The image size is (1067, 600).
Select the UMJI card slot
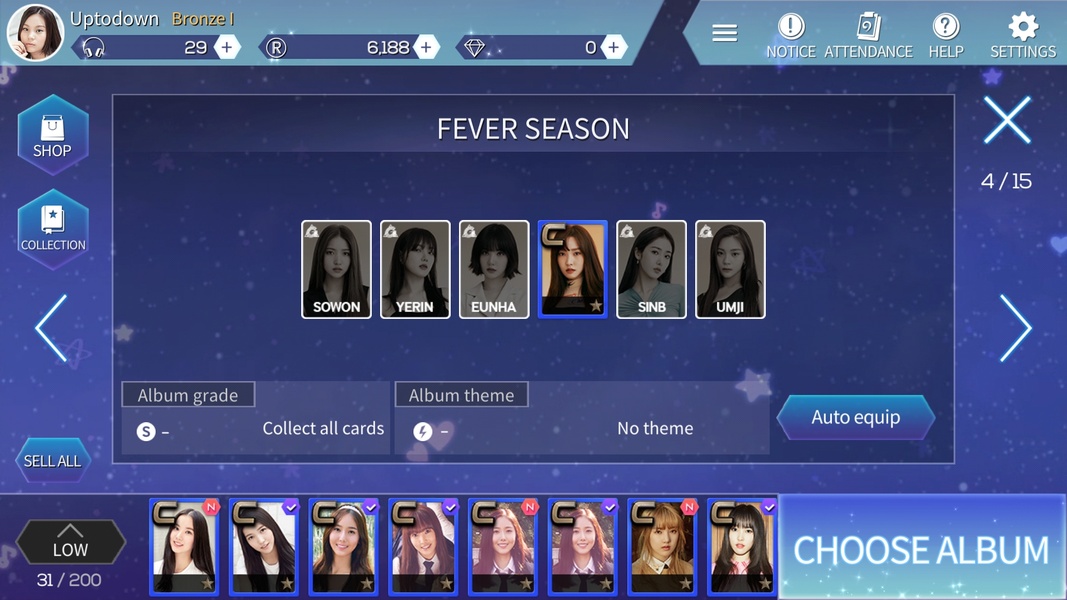pos(730,269)
